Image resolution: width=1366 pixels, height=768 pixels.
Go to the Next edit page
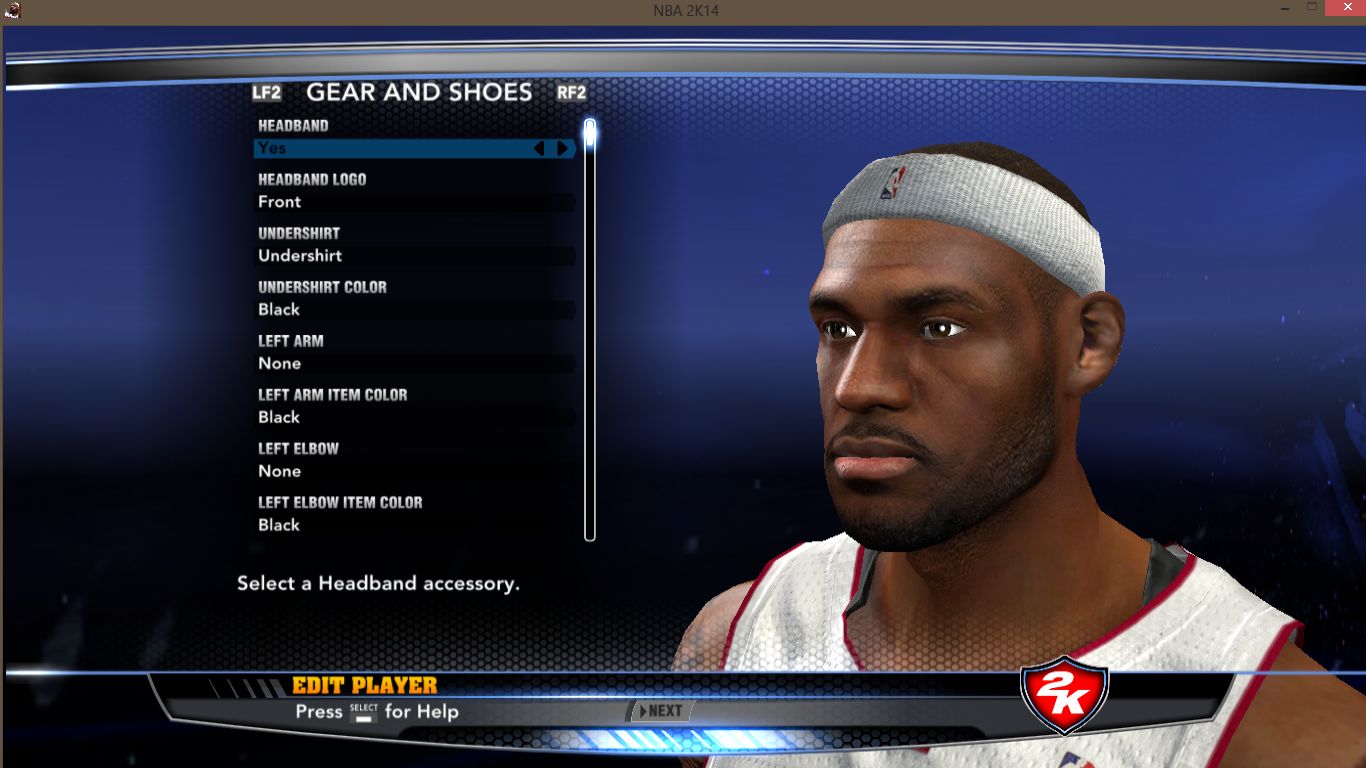click(660, 711)
